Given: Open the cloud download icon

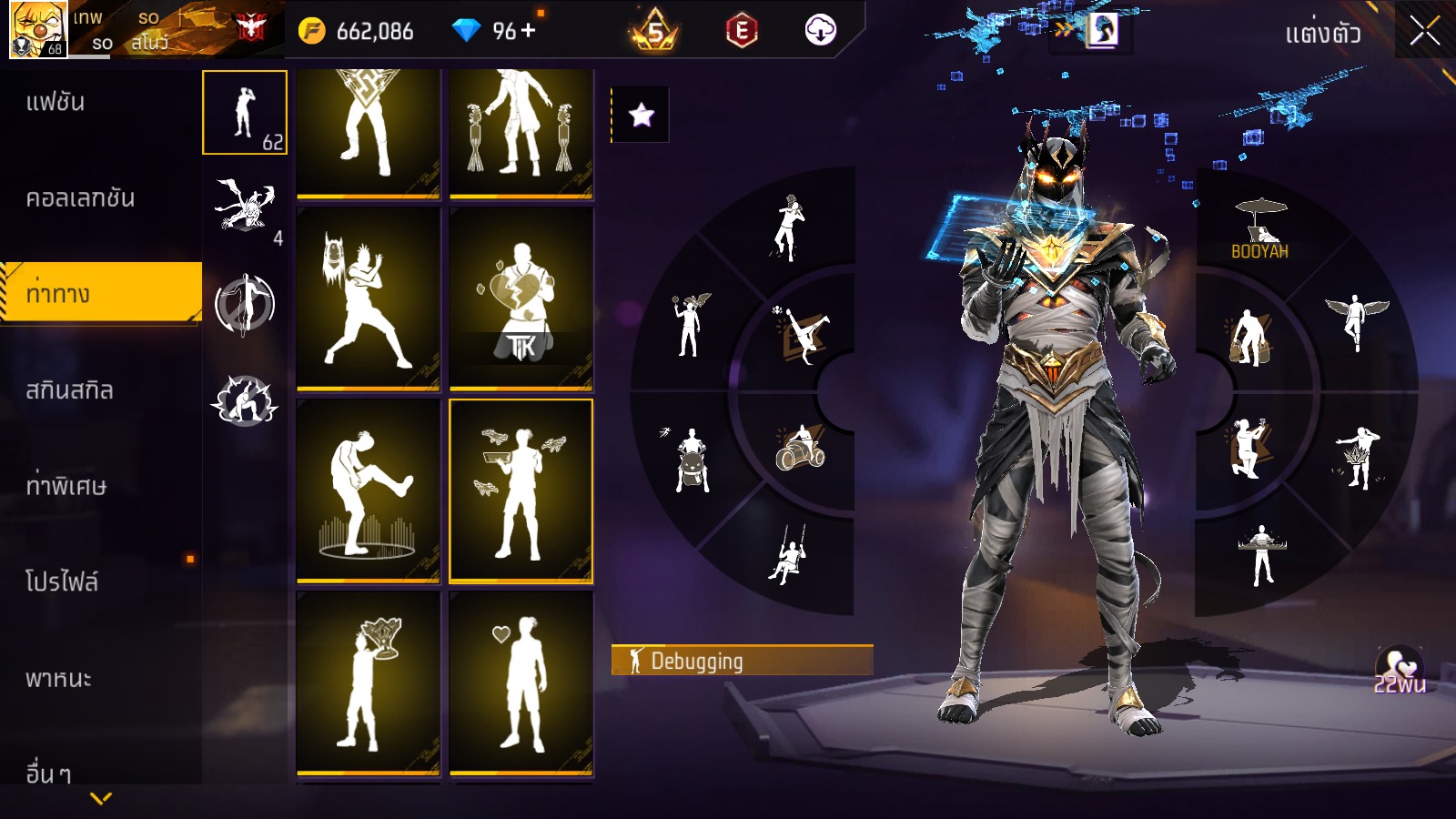Looking at the screenshot, I should pyautogui.click(x=820, y=31).
